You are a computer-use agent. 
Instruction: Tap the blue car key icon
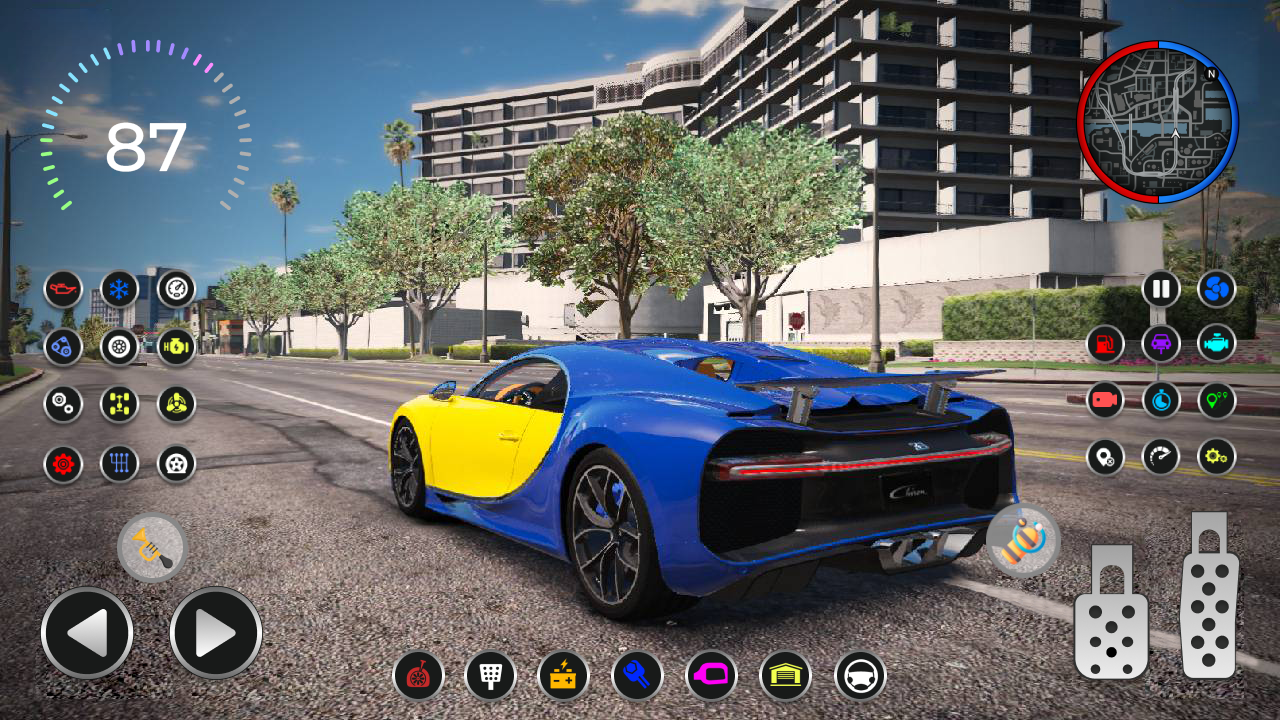[x=637, y=676]
